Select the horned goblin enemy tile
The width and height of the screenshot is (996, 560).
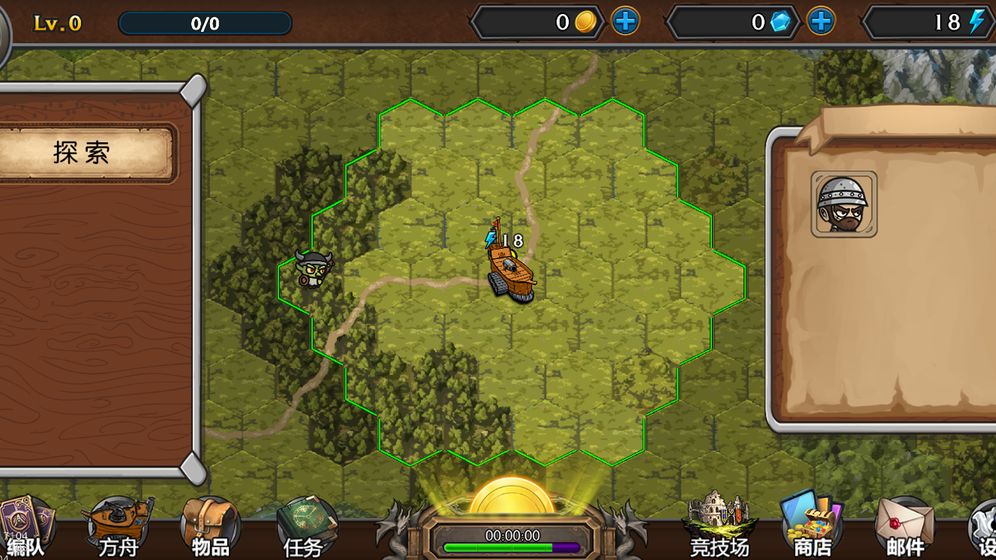coord(312,270)
